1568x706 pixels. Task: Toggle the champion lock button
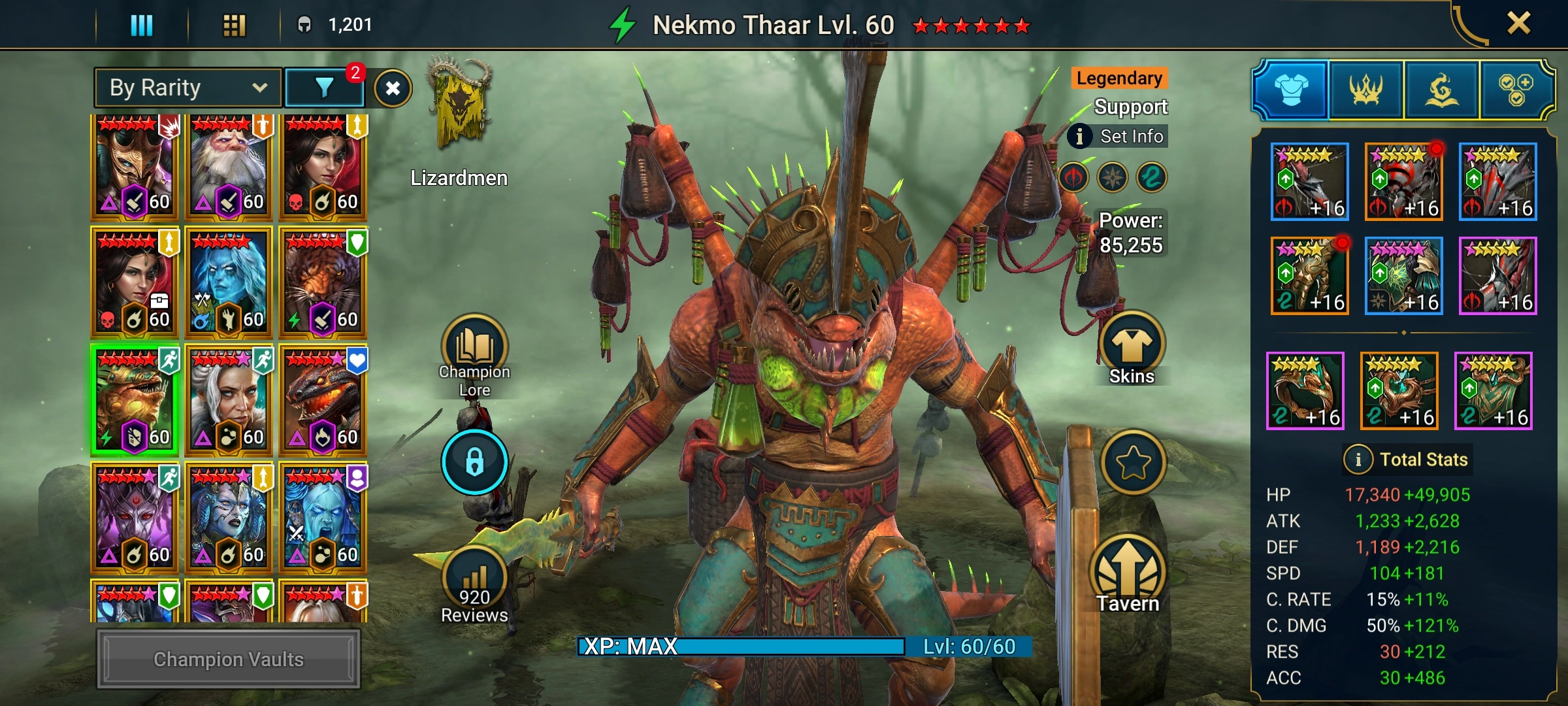tap(474, 462)
